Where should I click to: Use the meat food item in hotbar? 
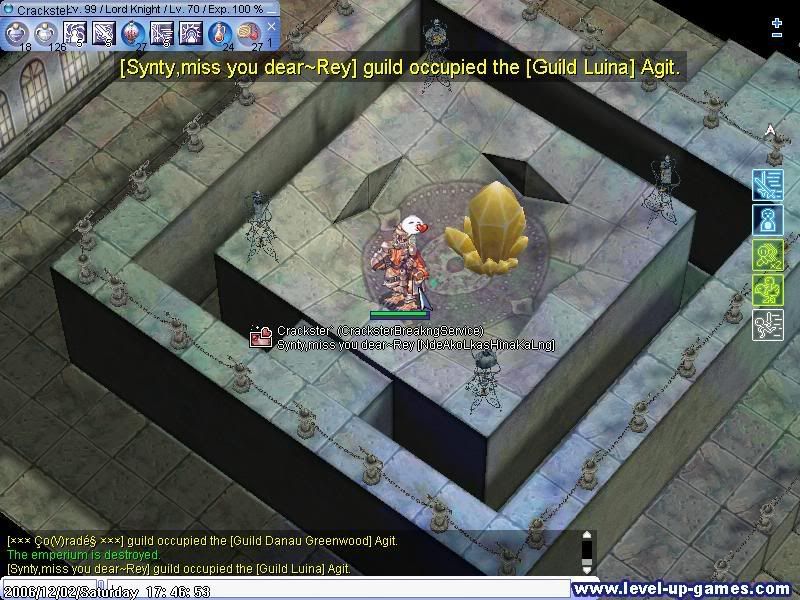[x=249, y=33]
